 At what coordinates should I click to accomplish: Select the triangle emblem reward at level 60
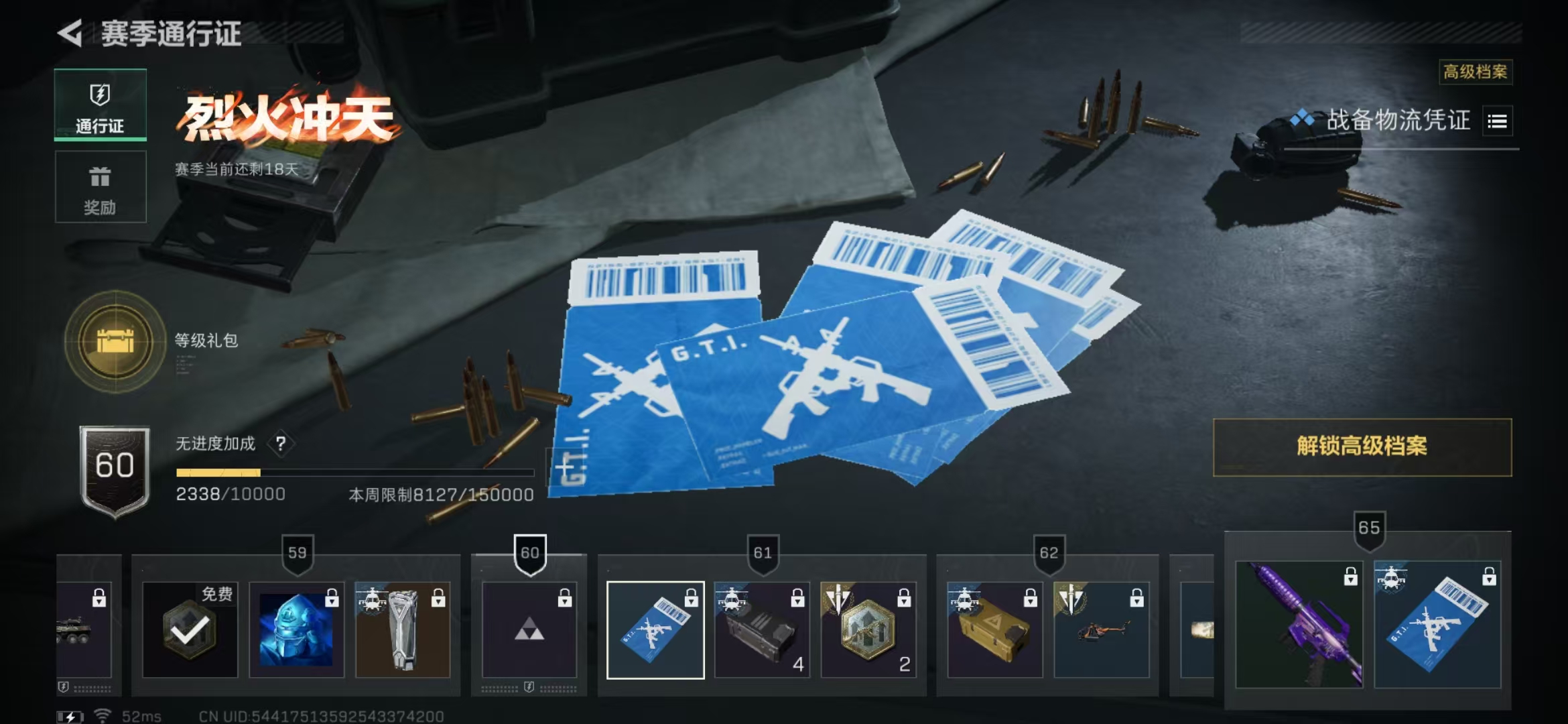click(x=529, y=629)
